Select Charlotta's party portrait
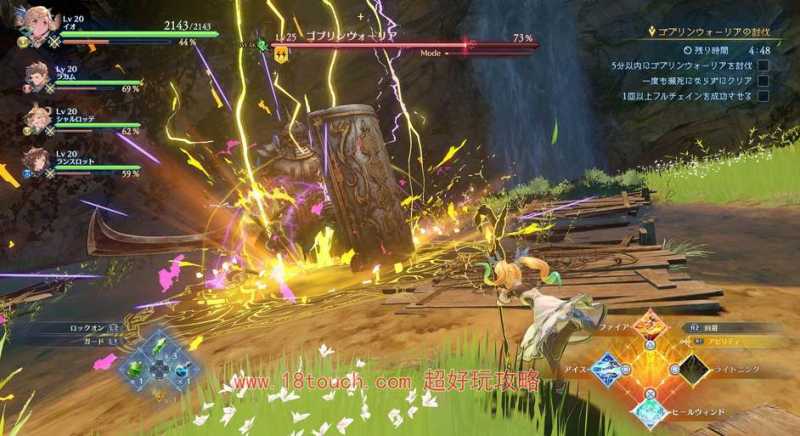 (37, 120)
